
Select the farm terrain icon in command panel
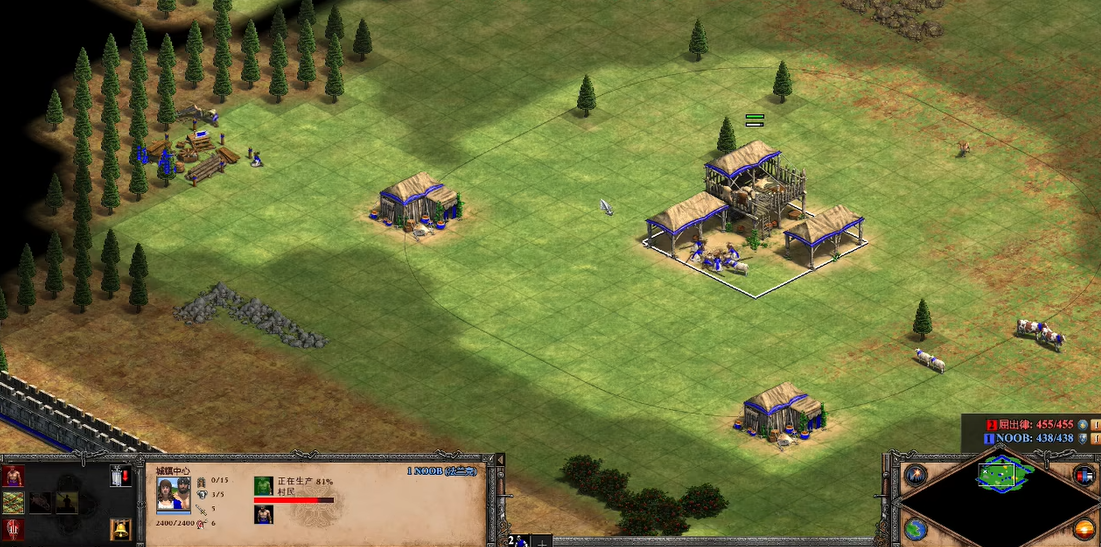click(x=14, y=502)
